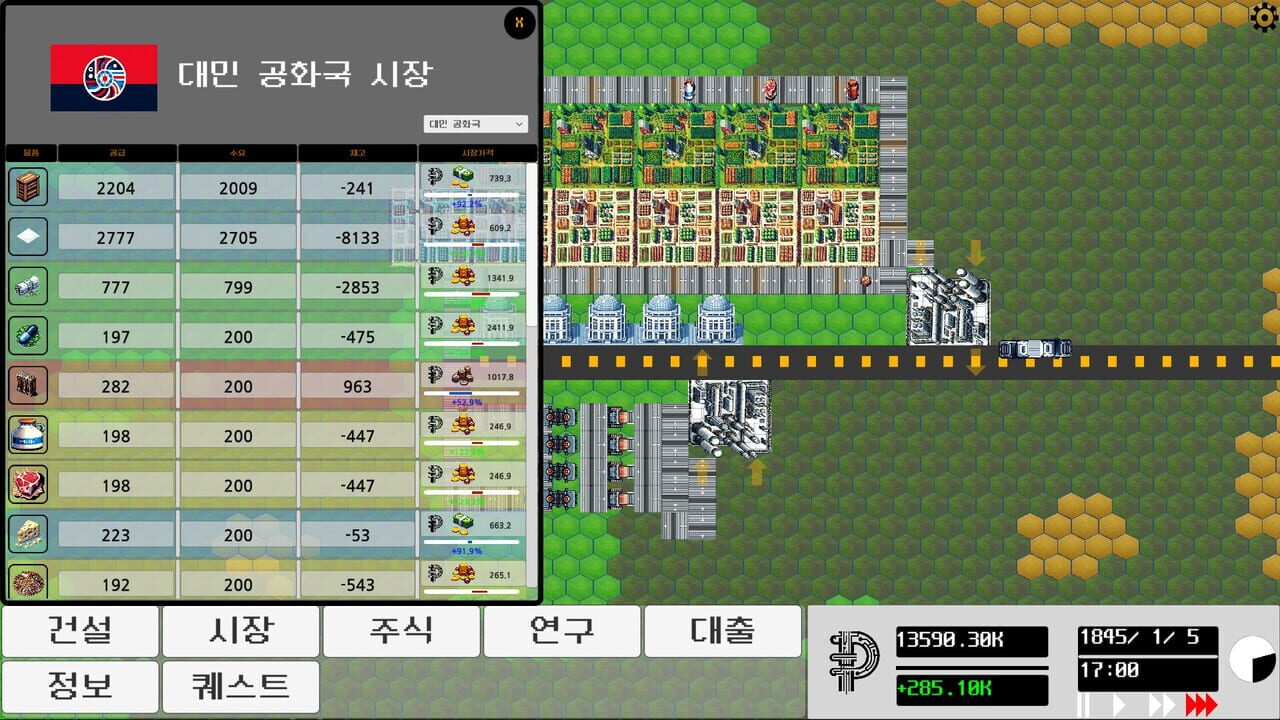The image size is (1280, 720).
Task: Click the medicine pills commodity icon
Action: 28,337
